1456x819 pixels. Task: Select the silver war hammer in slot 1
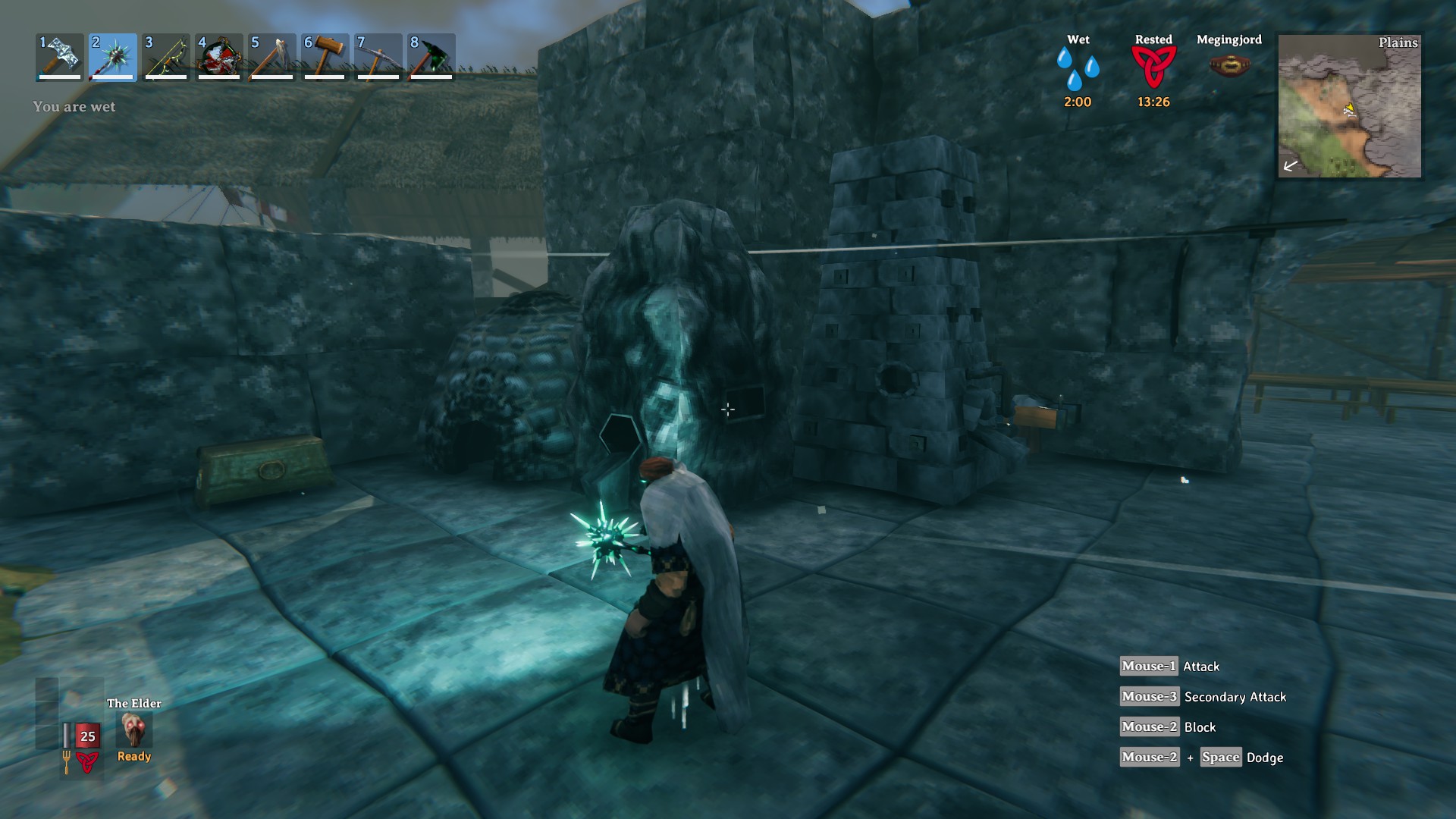point(60,57)
